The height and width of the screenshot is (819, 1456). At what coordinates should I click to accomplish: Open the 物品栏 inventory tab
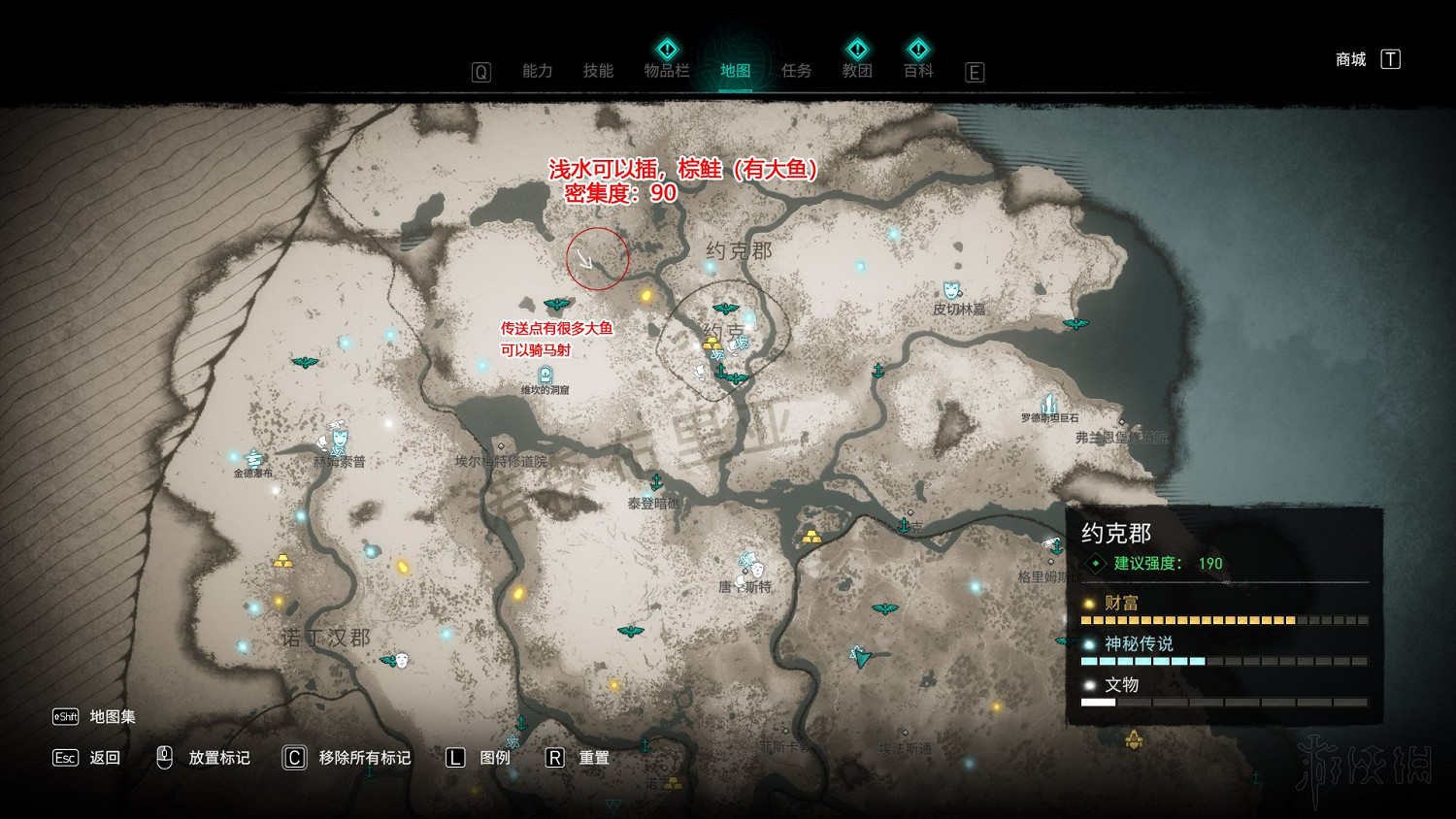point(666,71)
